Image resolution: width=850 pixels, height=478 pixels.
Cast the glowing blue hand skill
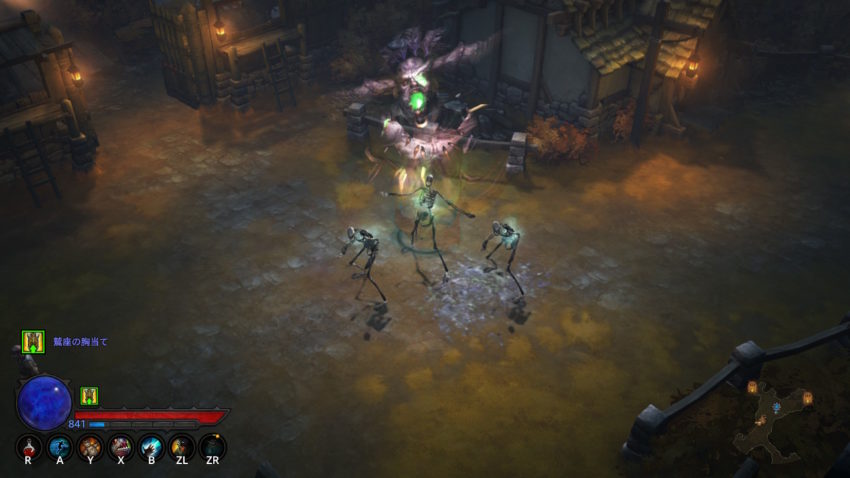point(152,446)
